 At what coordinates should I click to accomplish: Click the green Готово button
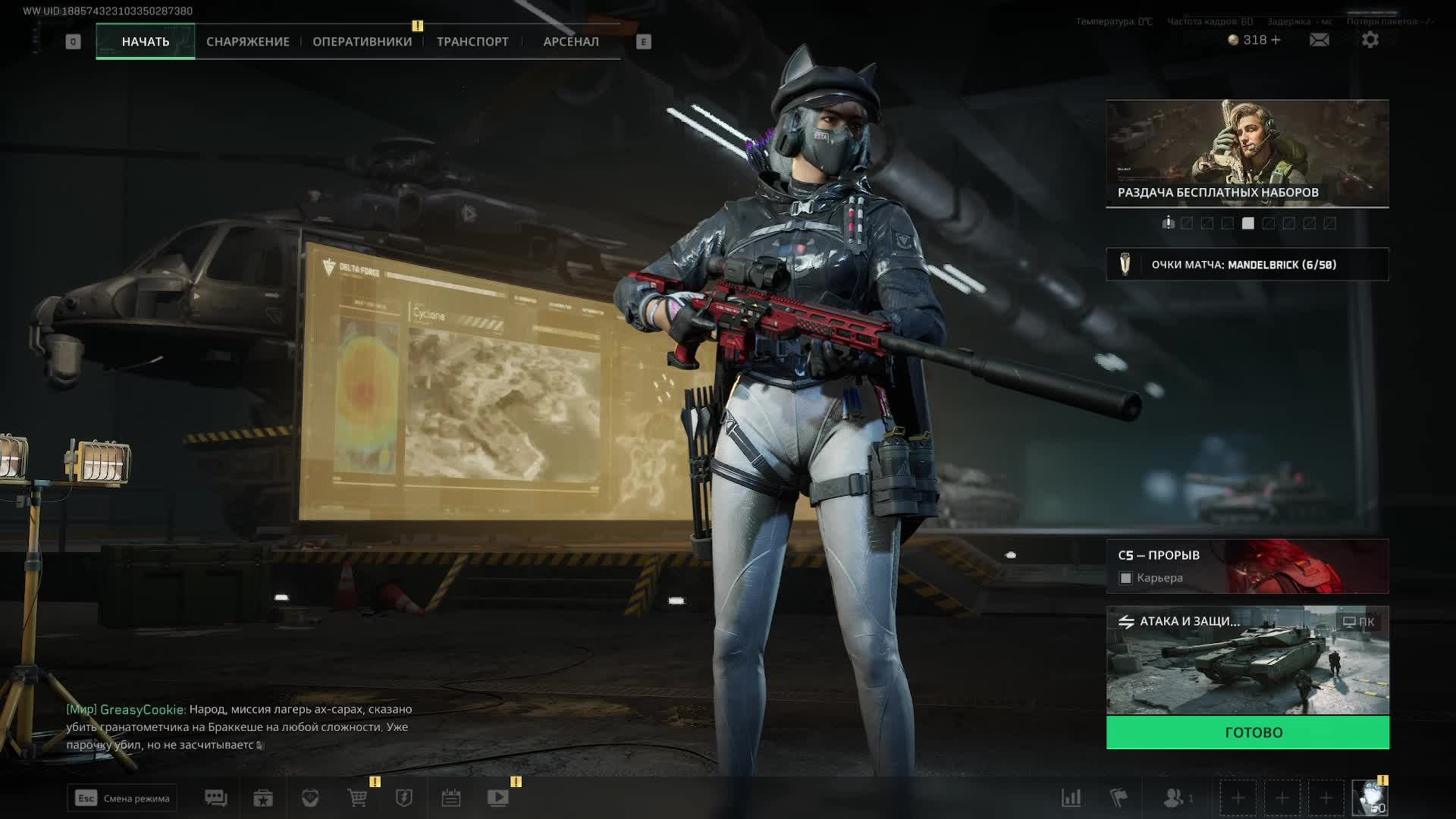point(1247,733)
